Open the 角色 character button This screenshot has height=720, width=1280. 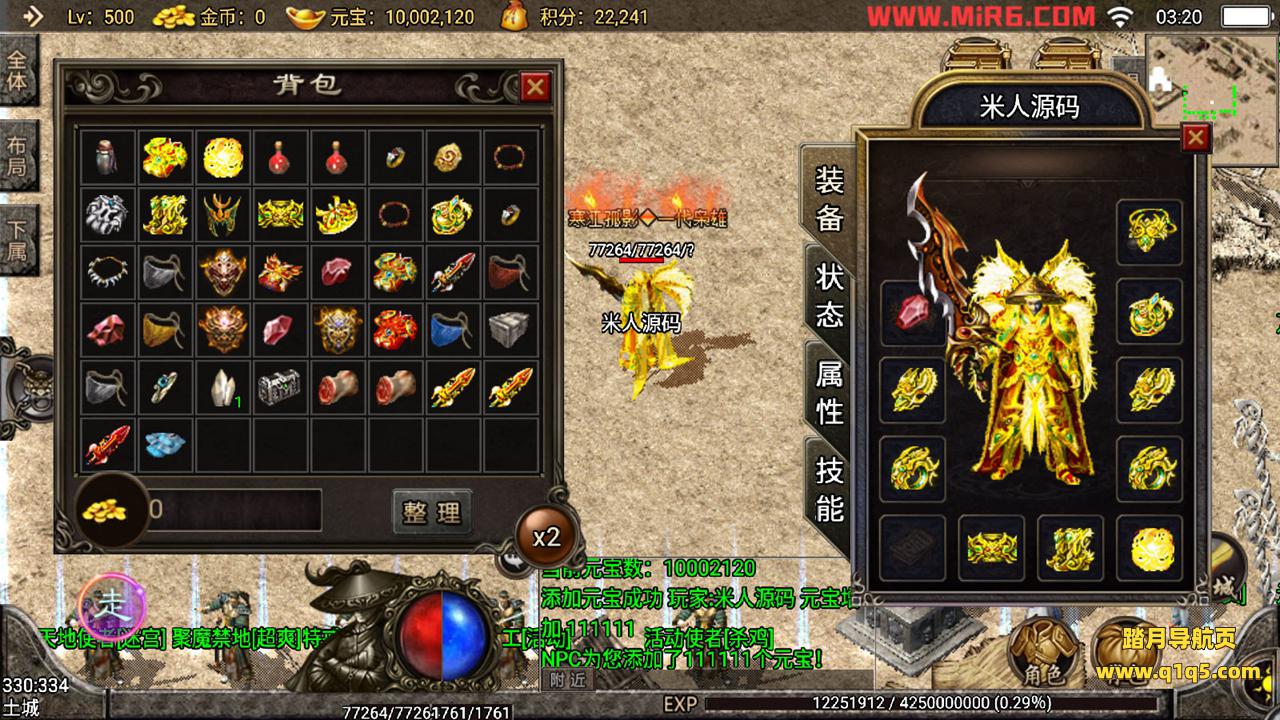pos(1042,650)
